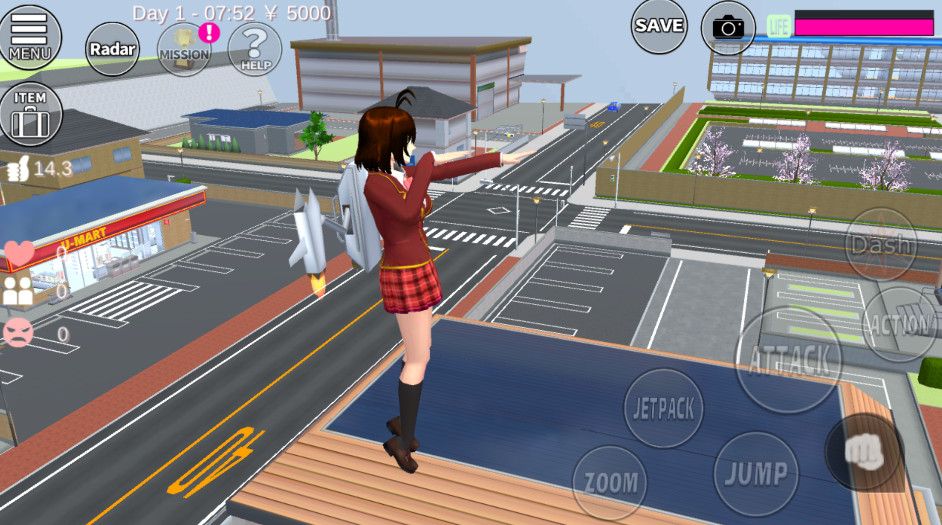Screen dimensions: 942x525
Task: Tap the Dash button
Action: pyautogui.click(x=880, y=245)
